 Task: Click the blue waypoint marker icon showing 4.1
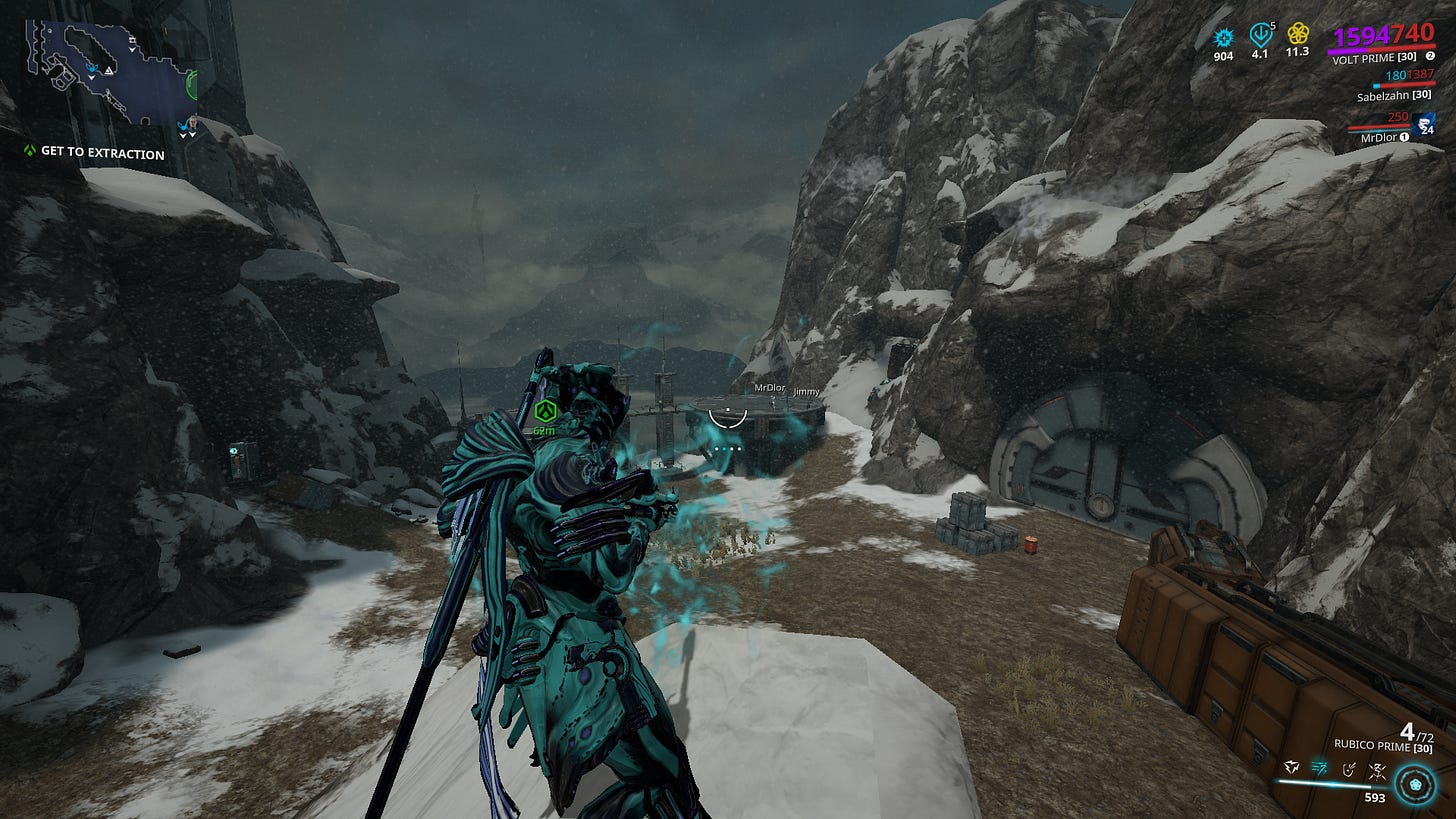(1260, 36)
